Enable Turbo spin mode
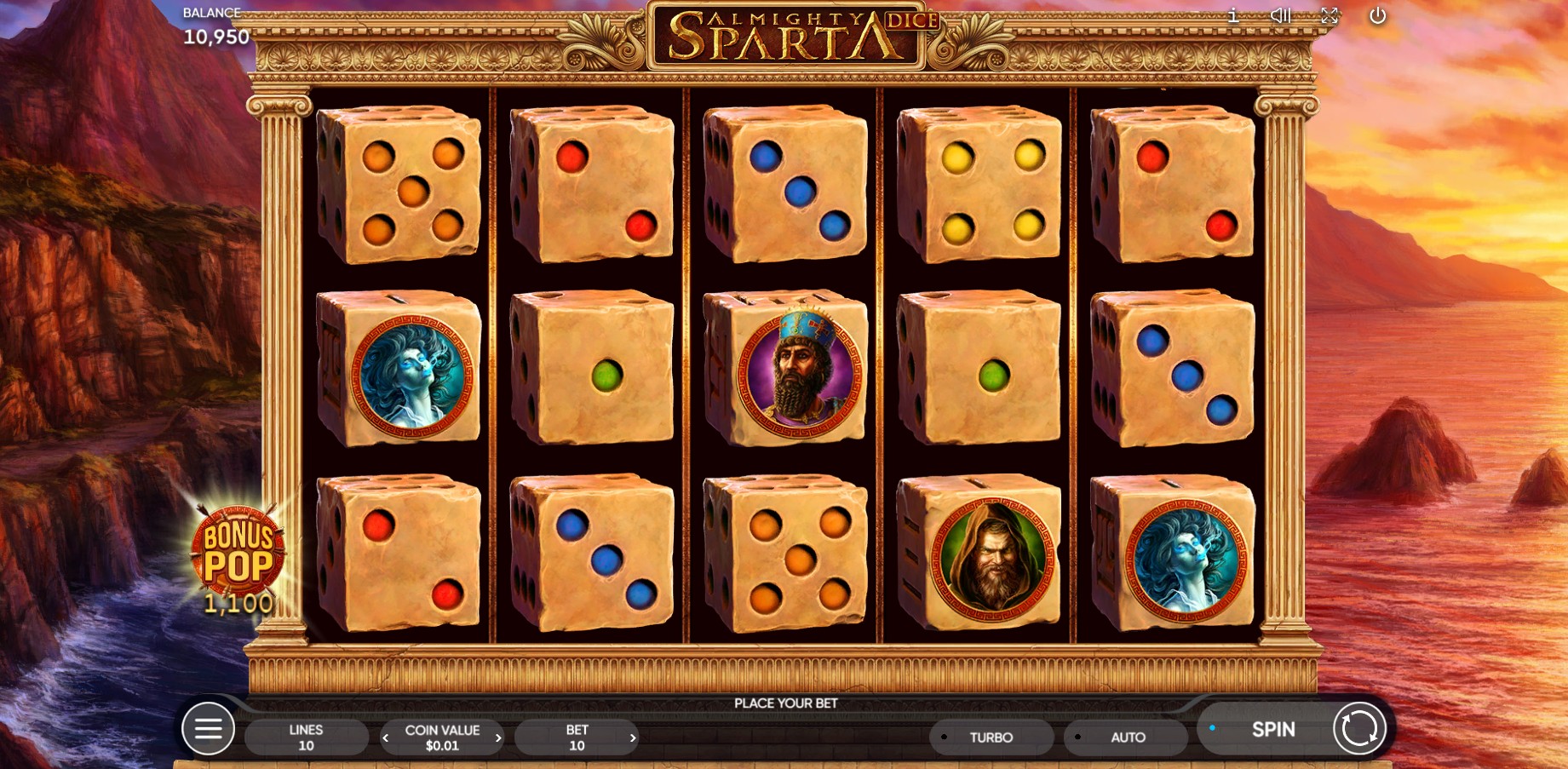This screenshot has height=769, width=1568. [x=991, y=737]
